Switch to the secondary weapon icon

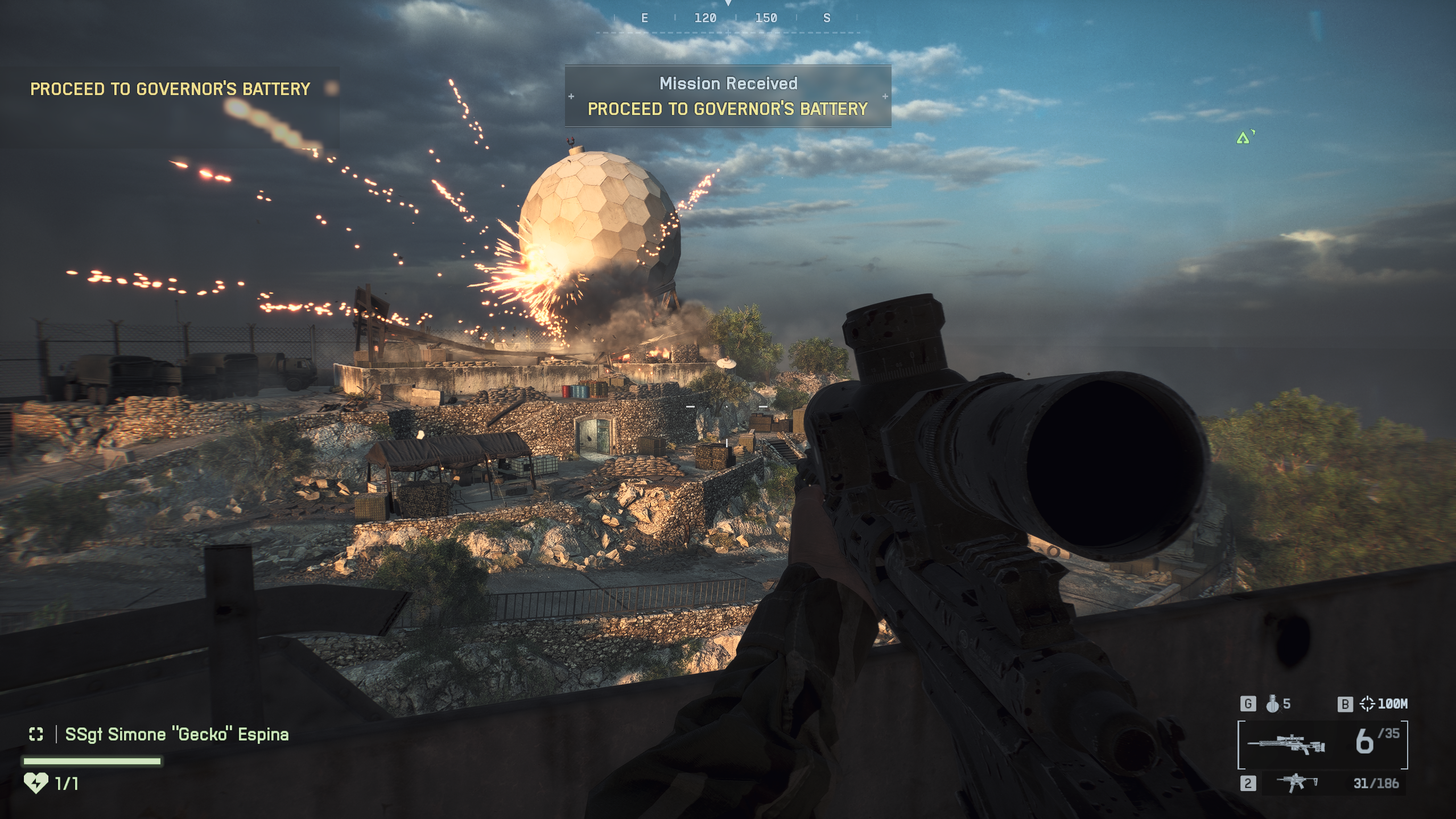click(x=1297, y=783)
